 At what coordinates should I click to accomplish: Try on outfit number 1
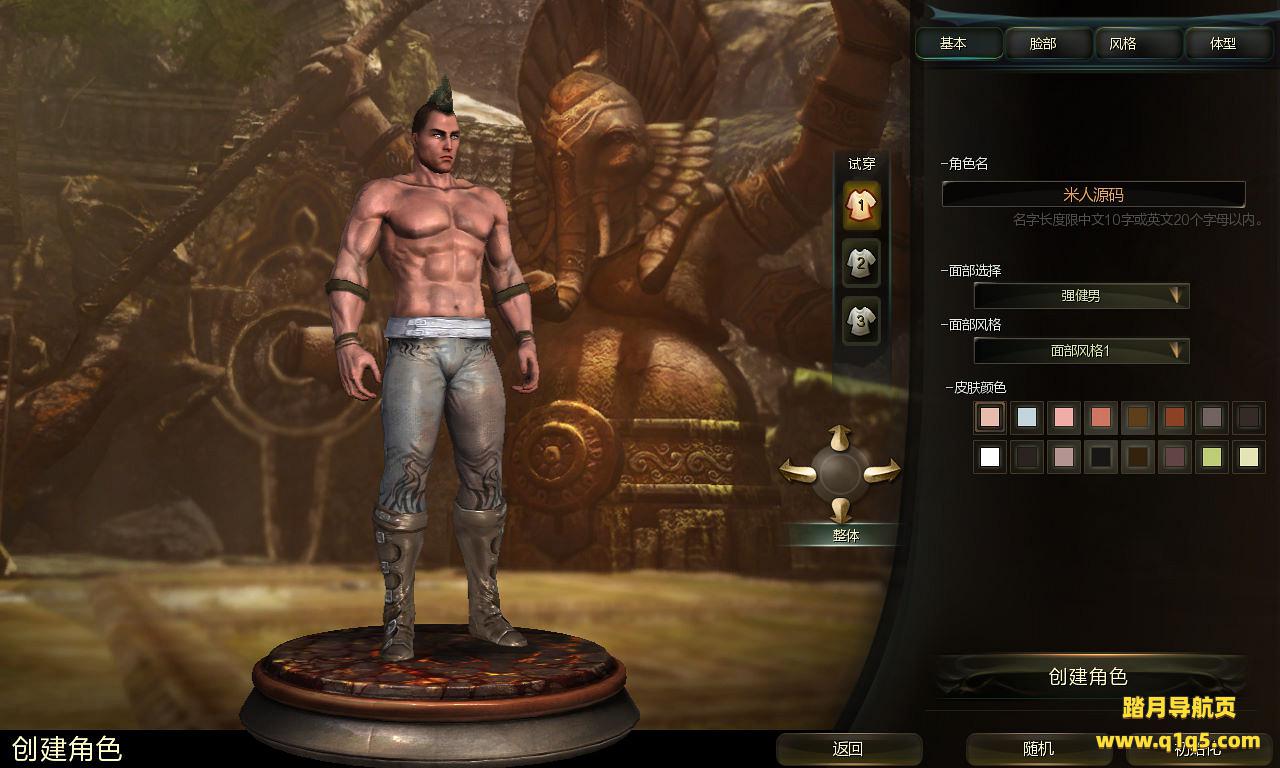point(861,205)
